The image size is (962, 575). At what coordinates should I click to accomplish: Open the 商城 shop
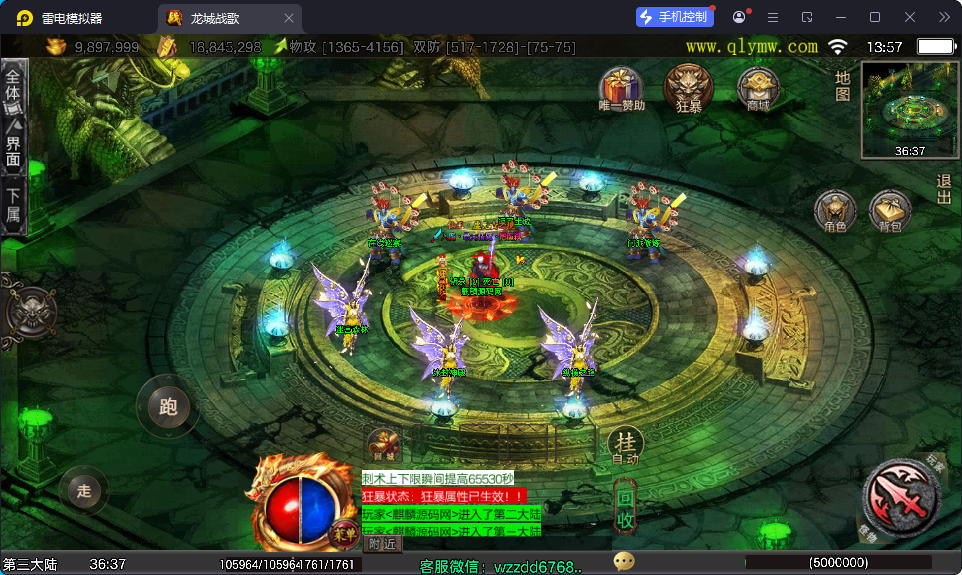[x=758, y=88]
